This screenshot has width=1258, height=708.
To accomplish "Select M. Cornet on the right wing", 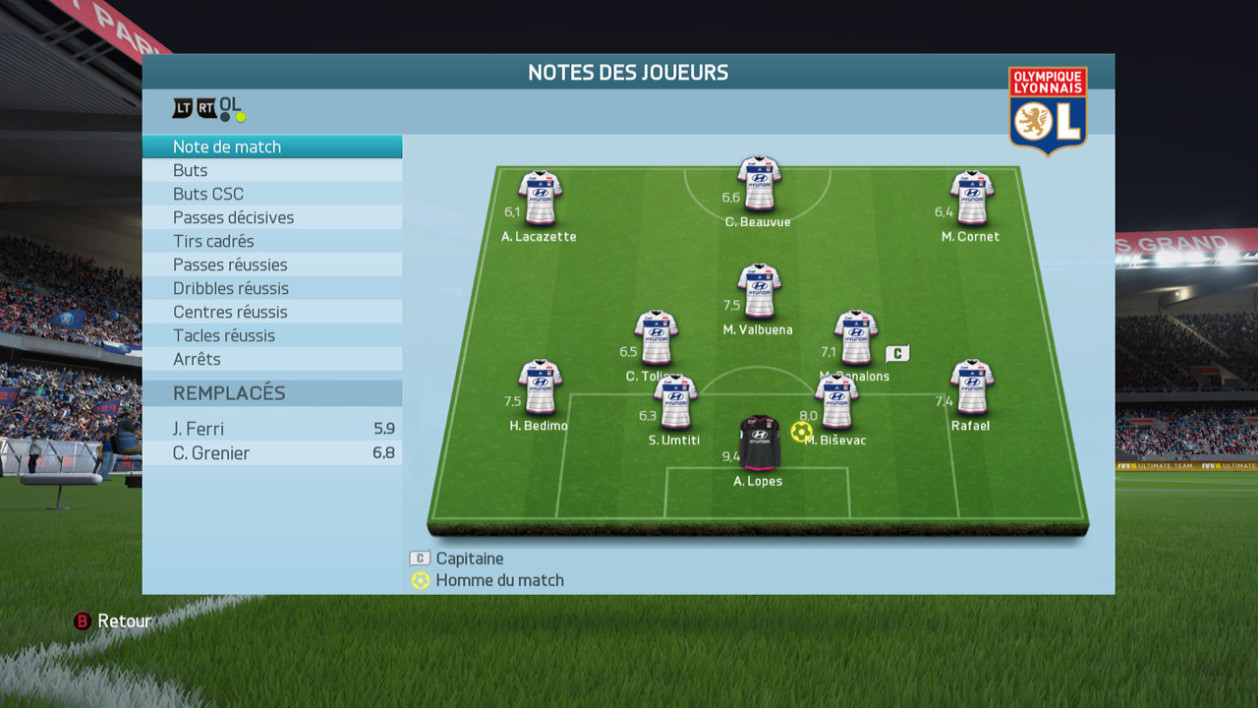I will point(970,198).
